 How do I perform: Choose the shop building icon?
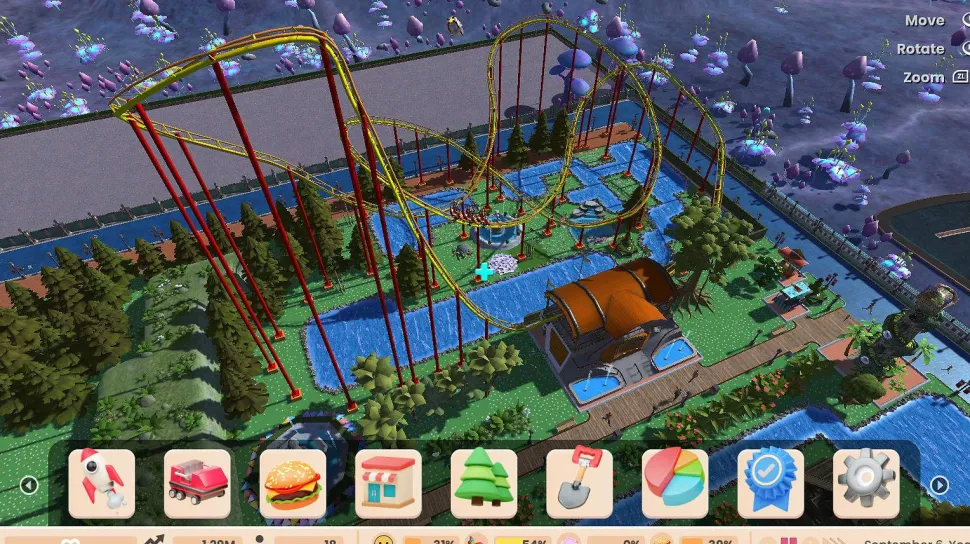[x=388, y=483]
